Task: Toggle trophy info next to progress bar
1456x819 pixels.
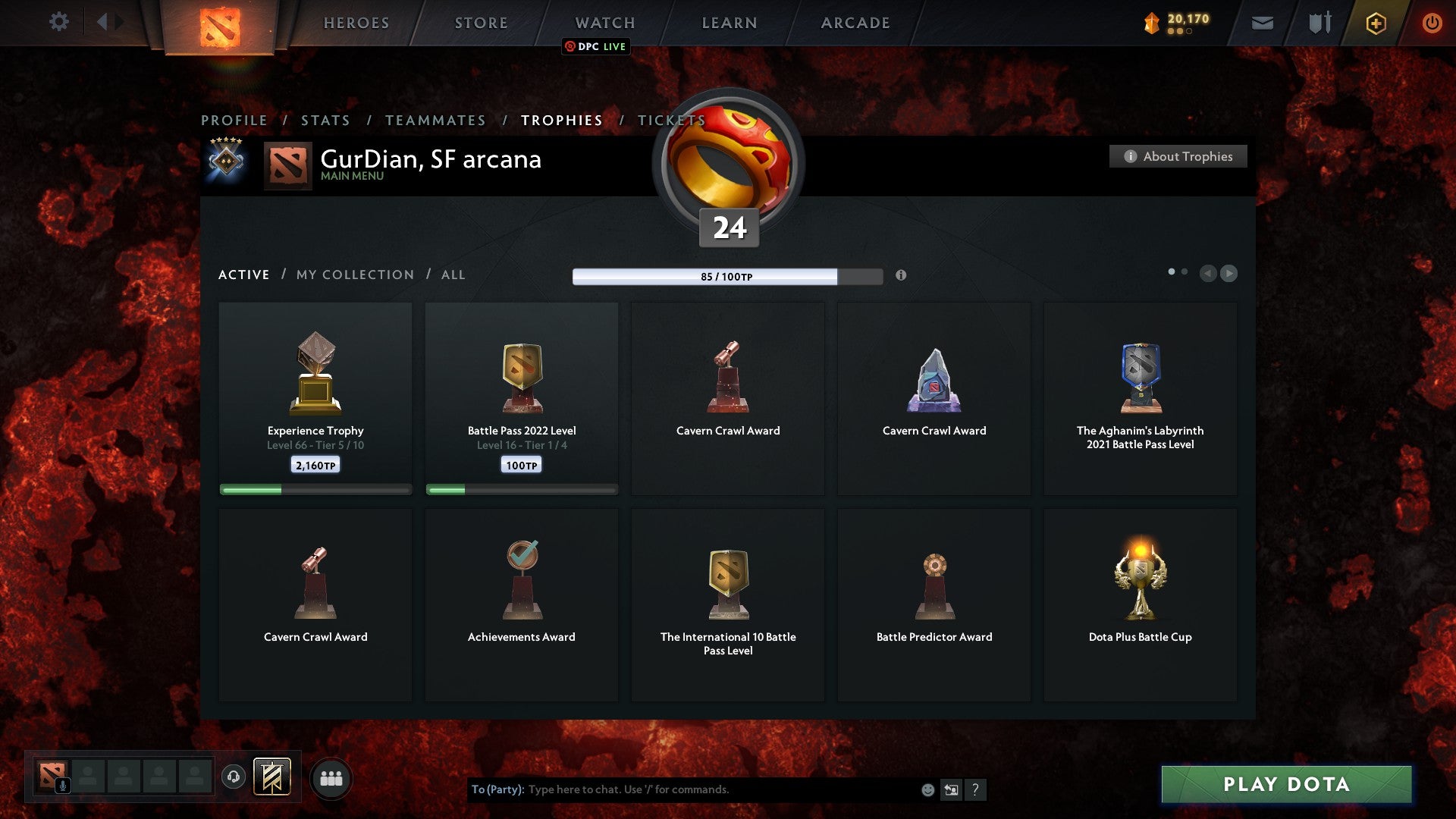Action: tap(902, 276)
